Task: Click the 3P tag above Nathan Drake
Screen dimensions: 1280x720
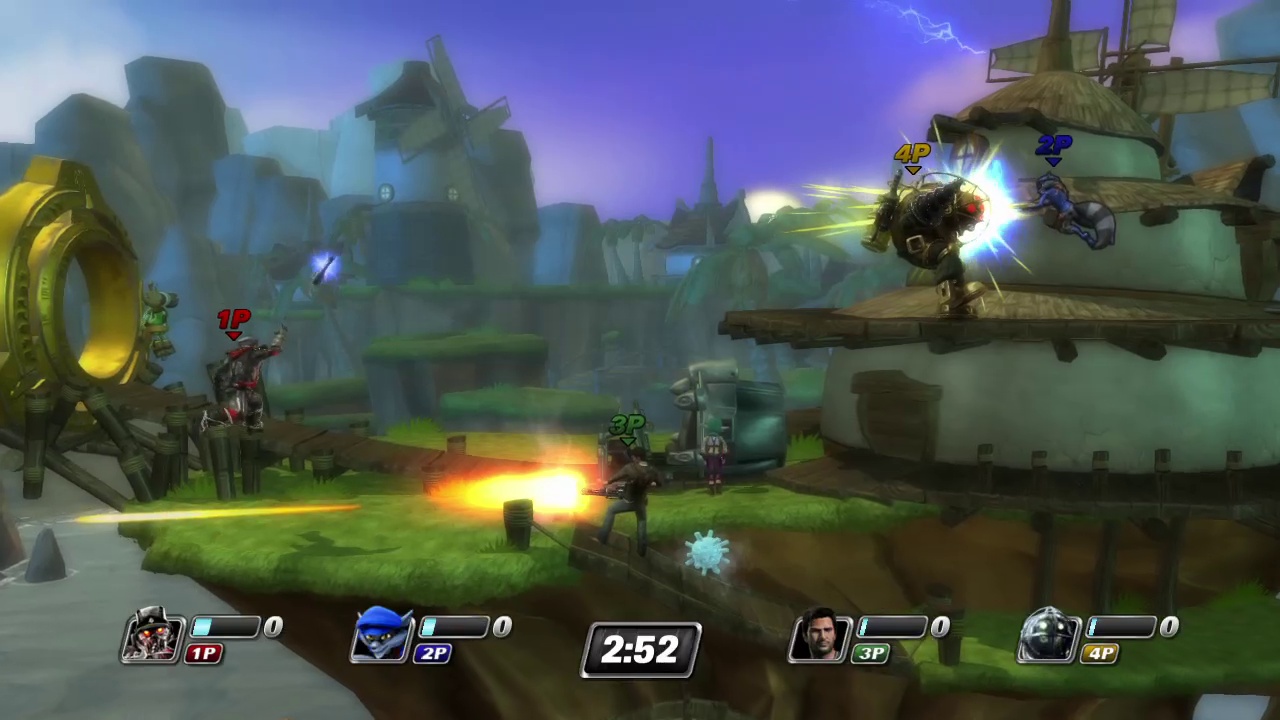Action: point(627,424)
